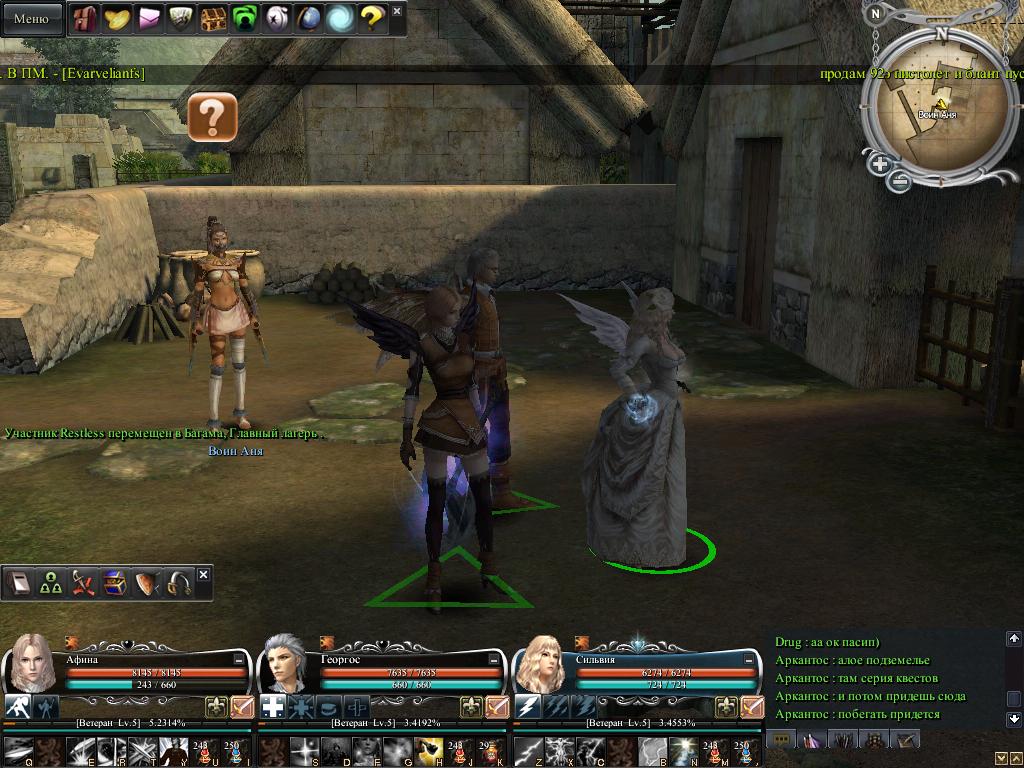1024x768 pixels.
Task: Minimize Георгос's character panel
Action: point(493,660)
